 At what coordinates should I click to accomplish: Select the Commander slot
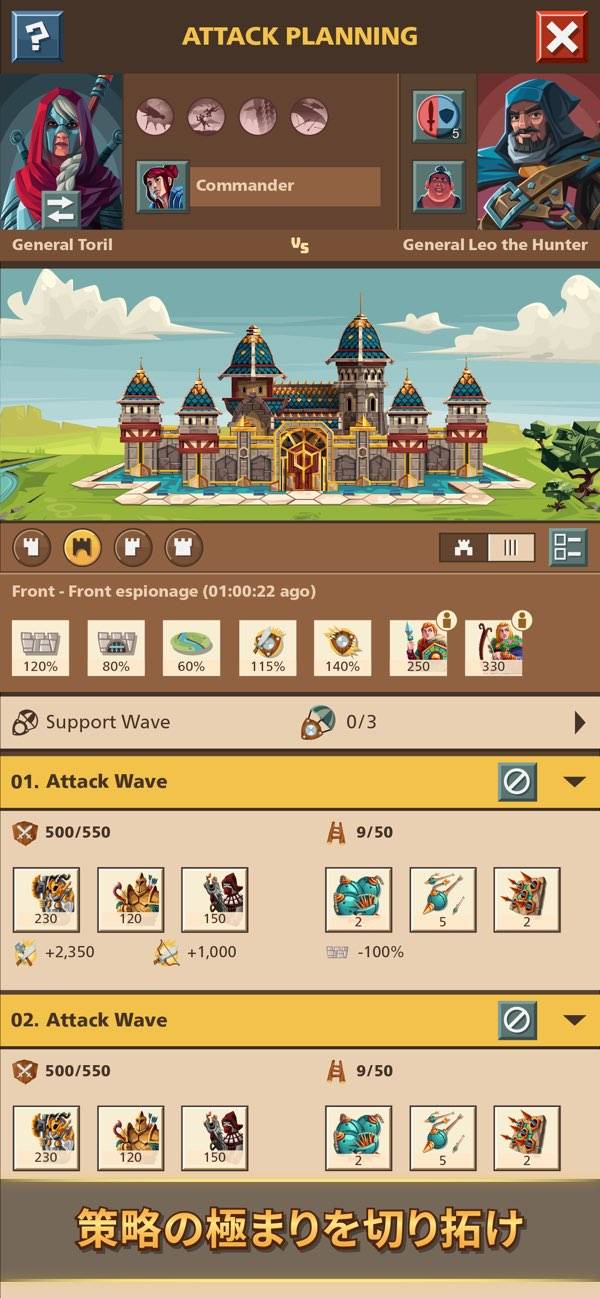coord(258,186)
